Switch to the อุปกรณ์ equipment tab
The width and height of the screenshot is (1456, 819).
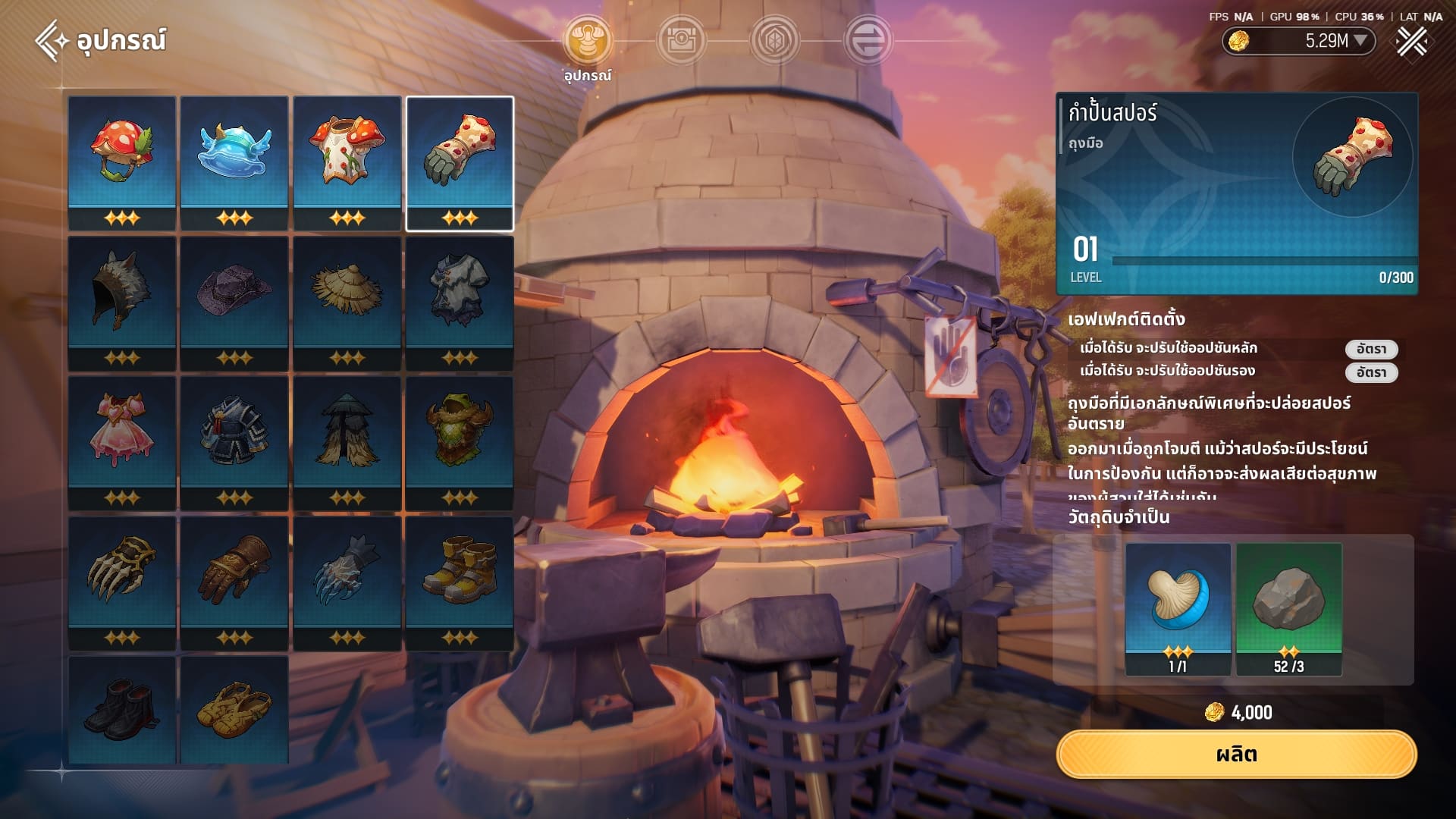[588, 41]
